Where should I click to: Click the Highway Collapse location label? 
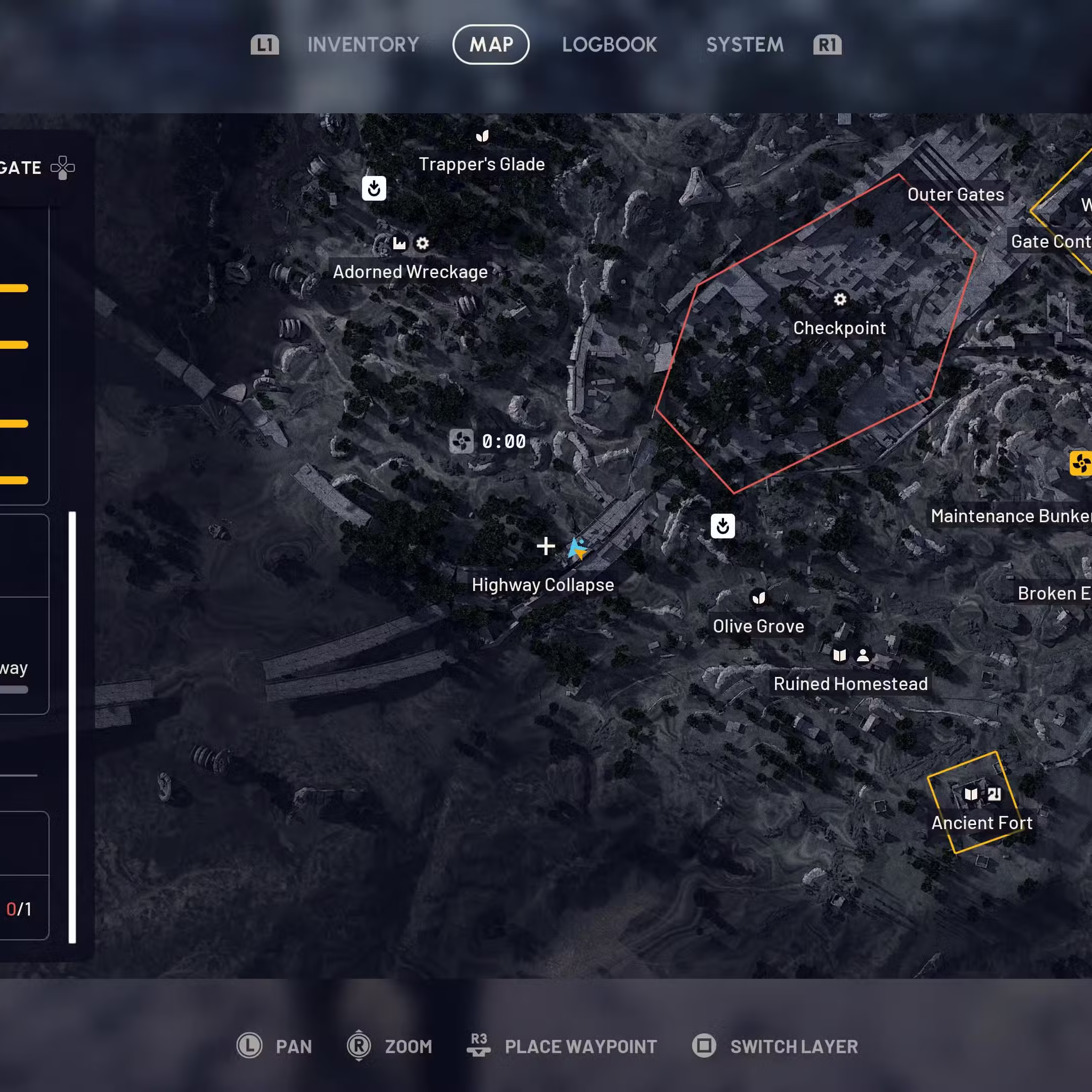click(x=542, y=585)
